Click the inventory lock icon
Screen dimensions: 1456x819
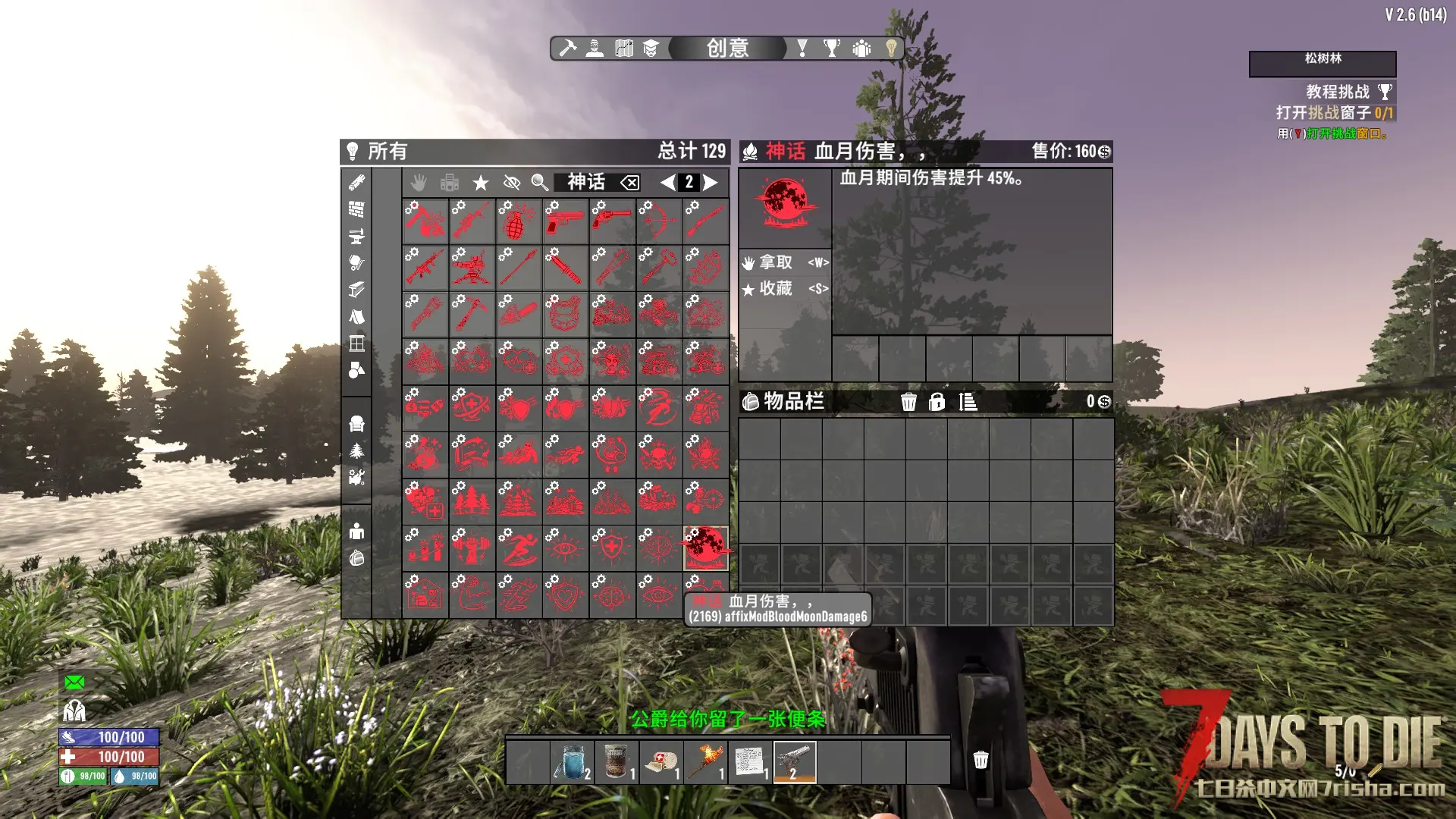click(x=937, y=402)
